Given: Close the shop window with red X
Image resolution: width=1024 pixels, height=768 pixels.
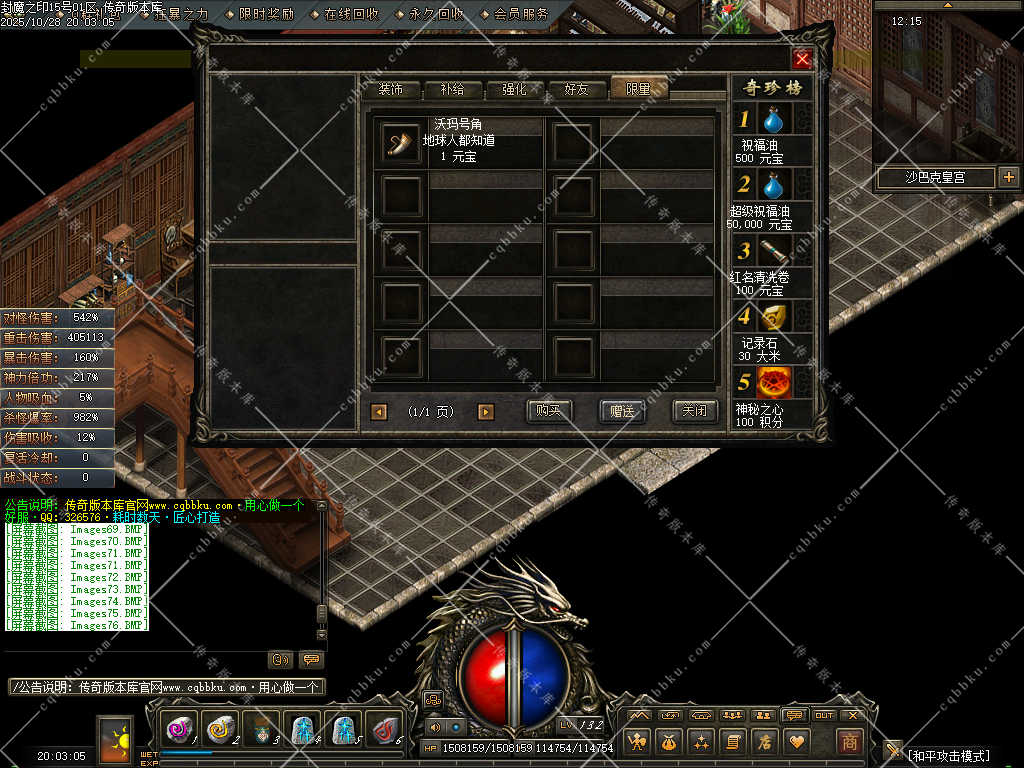Looking at the screenshot, I should [801, 59].
